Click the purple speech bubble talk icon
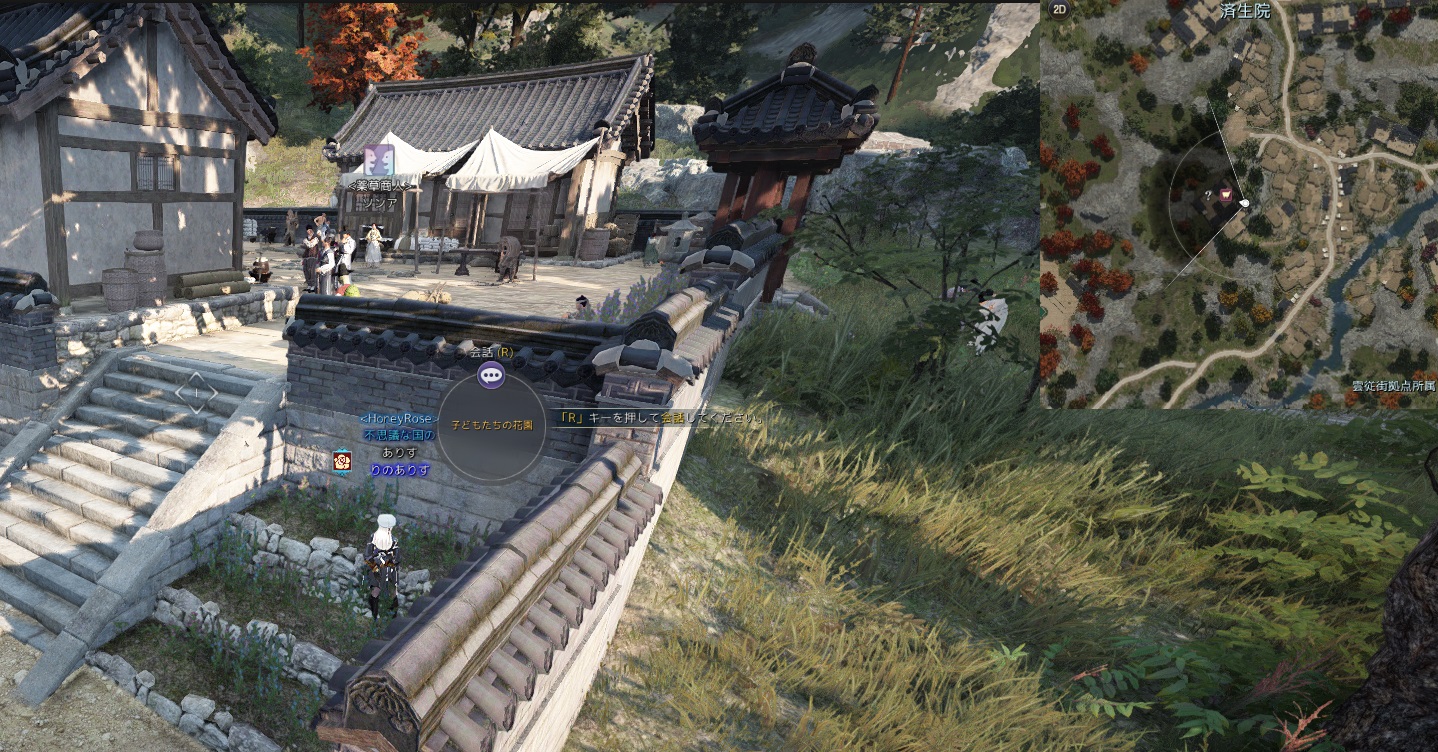Screen dimensions: 1438x752 point(491,375)
